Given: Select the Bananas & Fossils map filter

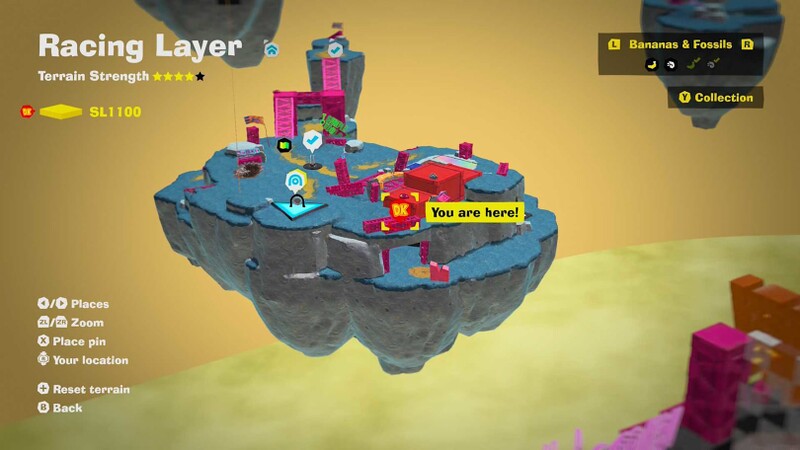Looking at the screenshot, I should [680, 44].
